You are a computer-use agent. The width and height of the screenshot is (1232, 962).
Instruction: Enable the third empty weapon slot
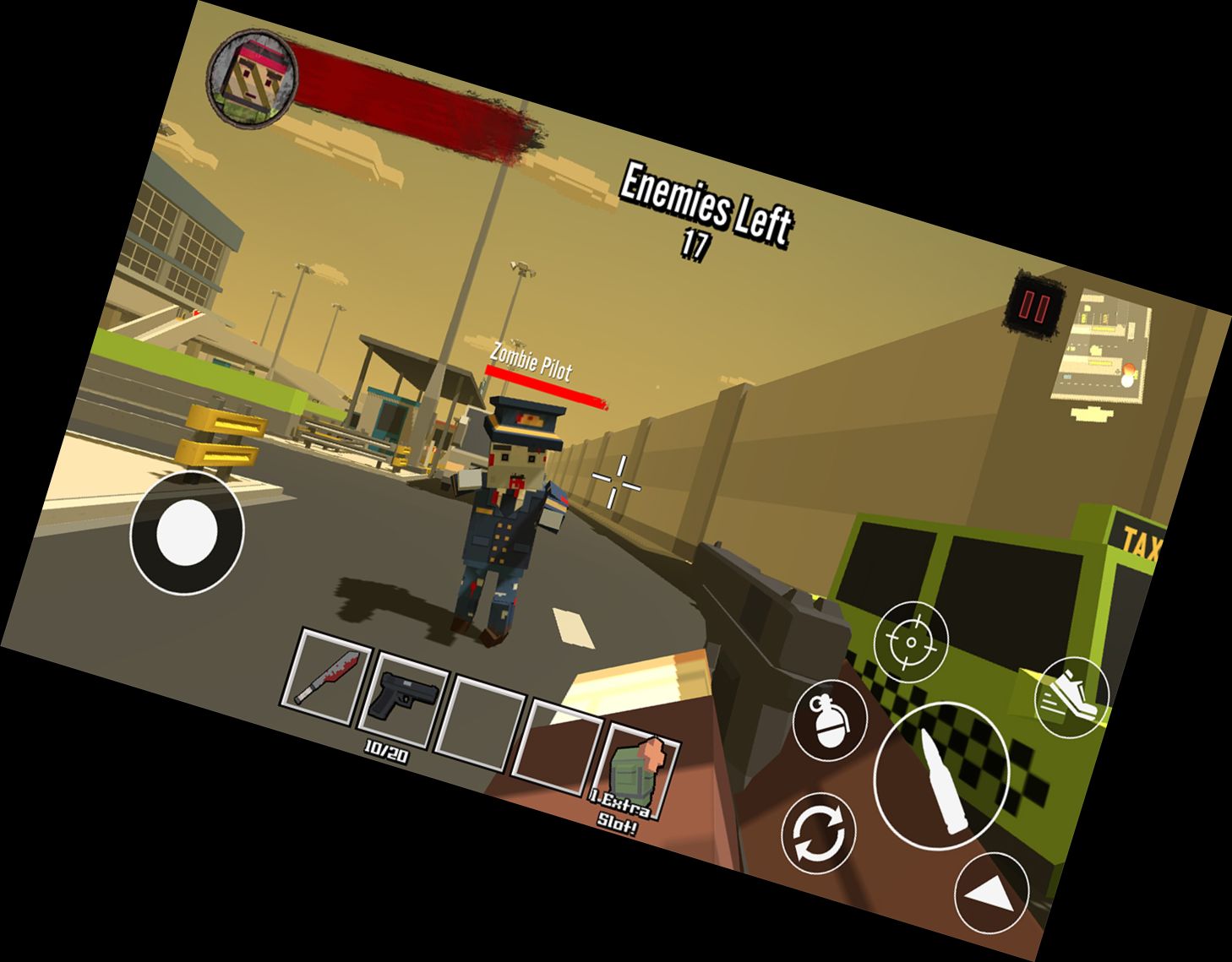481,715
